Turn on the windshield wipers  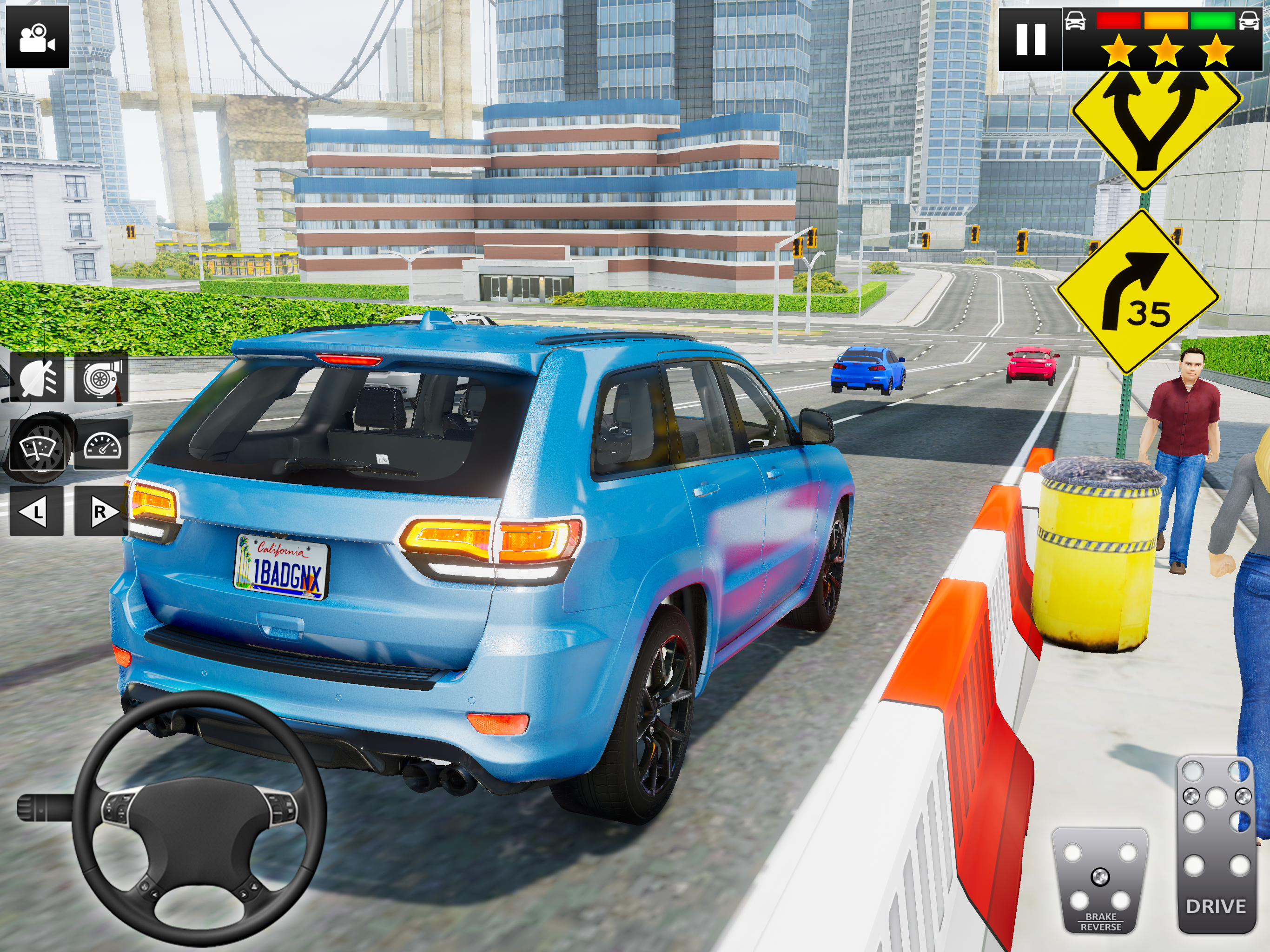click(37, 446)
